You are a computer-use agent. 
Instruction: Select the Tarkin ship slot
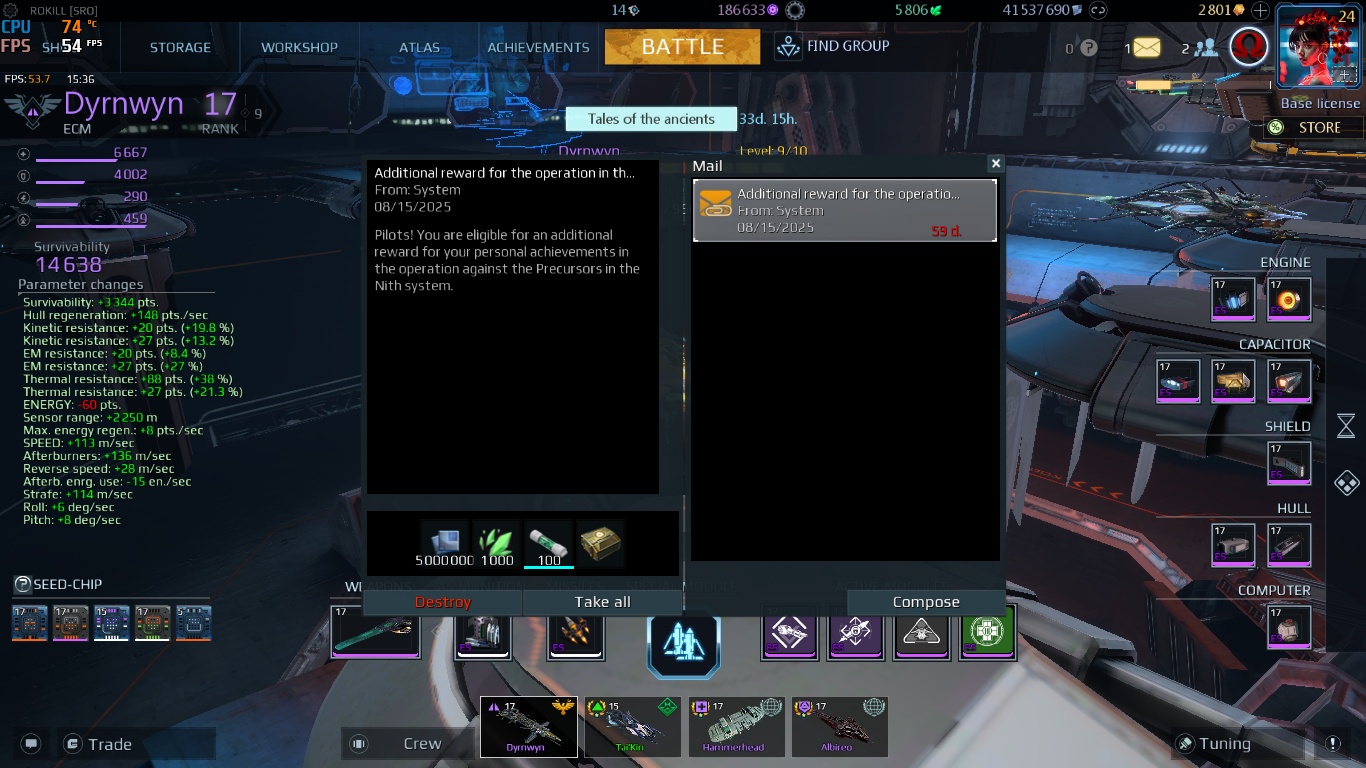(x=632, y=727)
